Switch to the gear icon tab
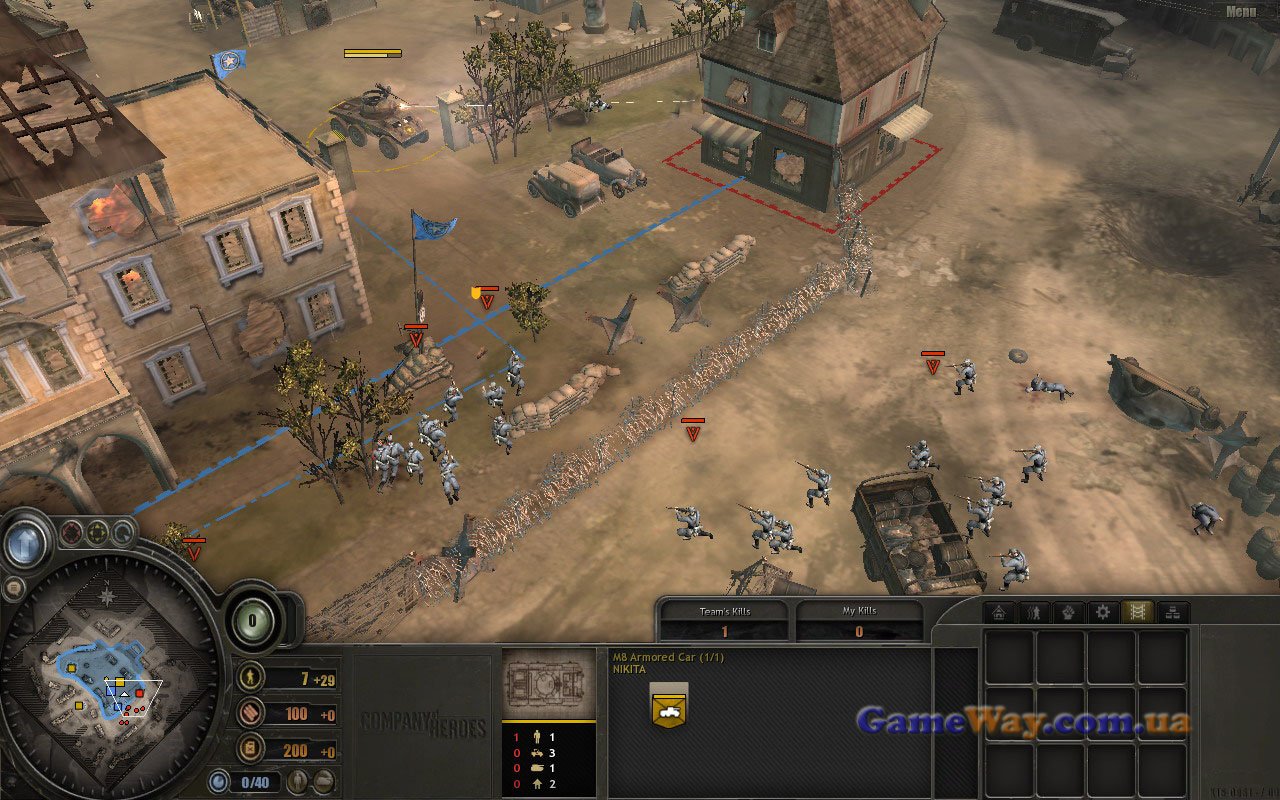Viewport: 1280px width, 800px height. click(x=1103, y=612)
